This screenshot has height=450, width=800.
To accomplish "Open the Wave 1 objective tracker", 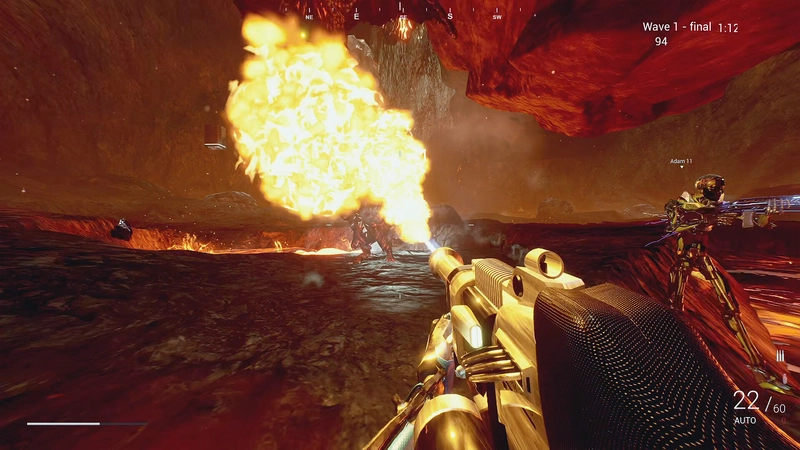I will (x=676, y=27).
